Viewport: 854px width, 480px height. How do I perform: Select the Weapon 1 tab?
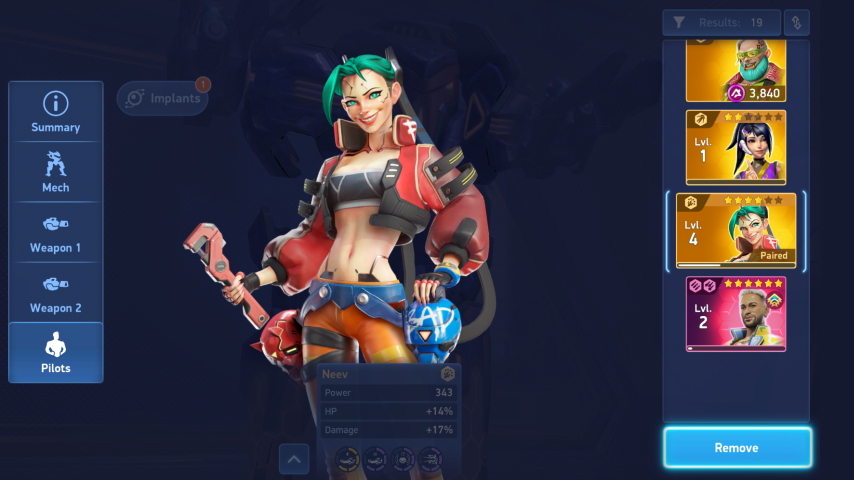point(56,232)
